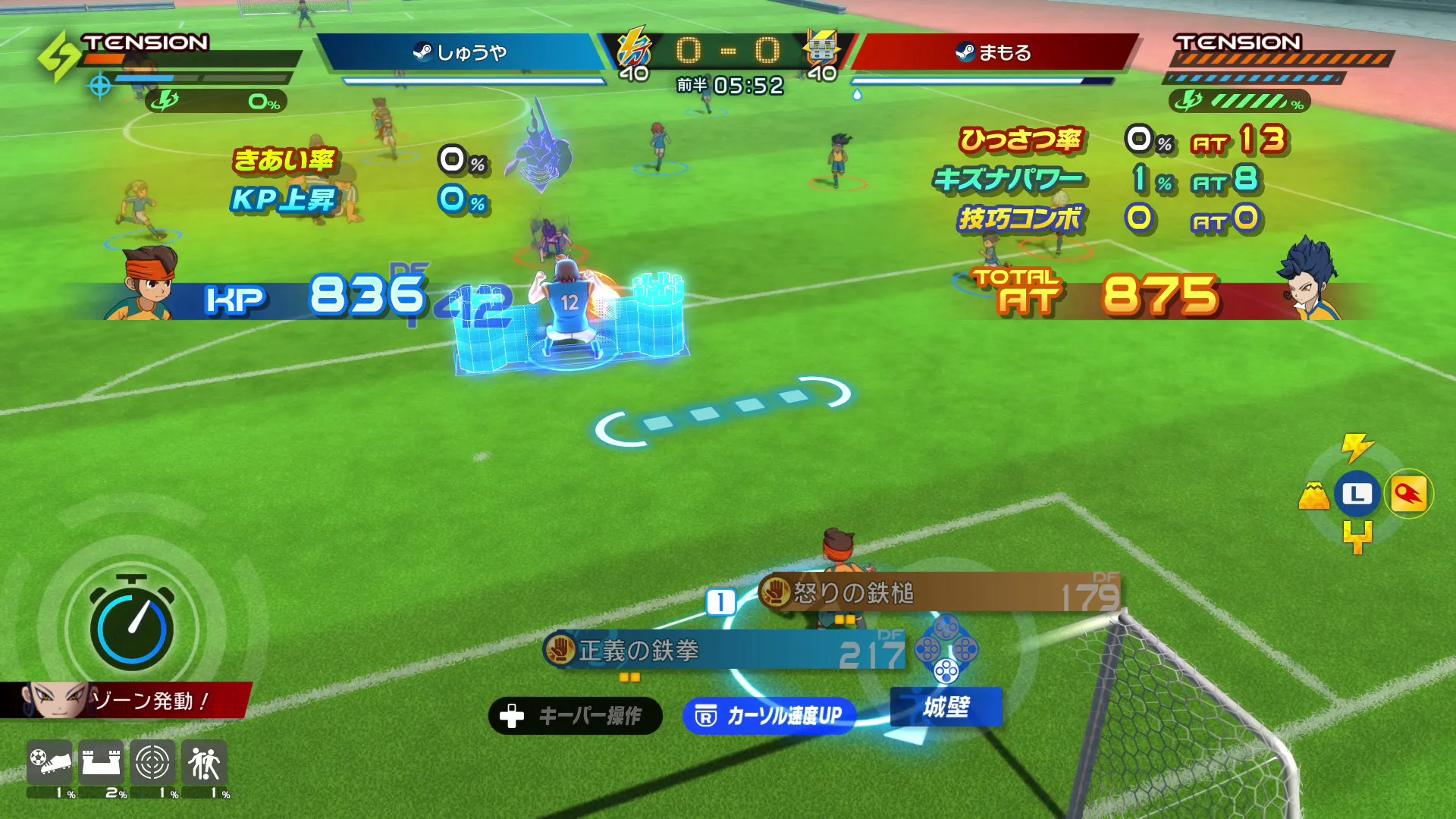The image size is (1456, 819).
Task: Activate the lightning bolt tactic icon
Action: pos(1357,447)
